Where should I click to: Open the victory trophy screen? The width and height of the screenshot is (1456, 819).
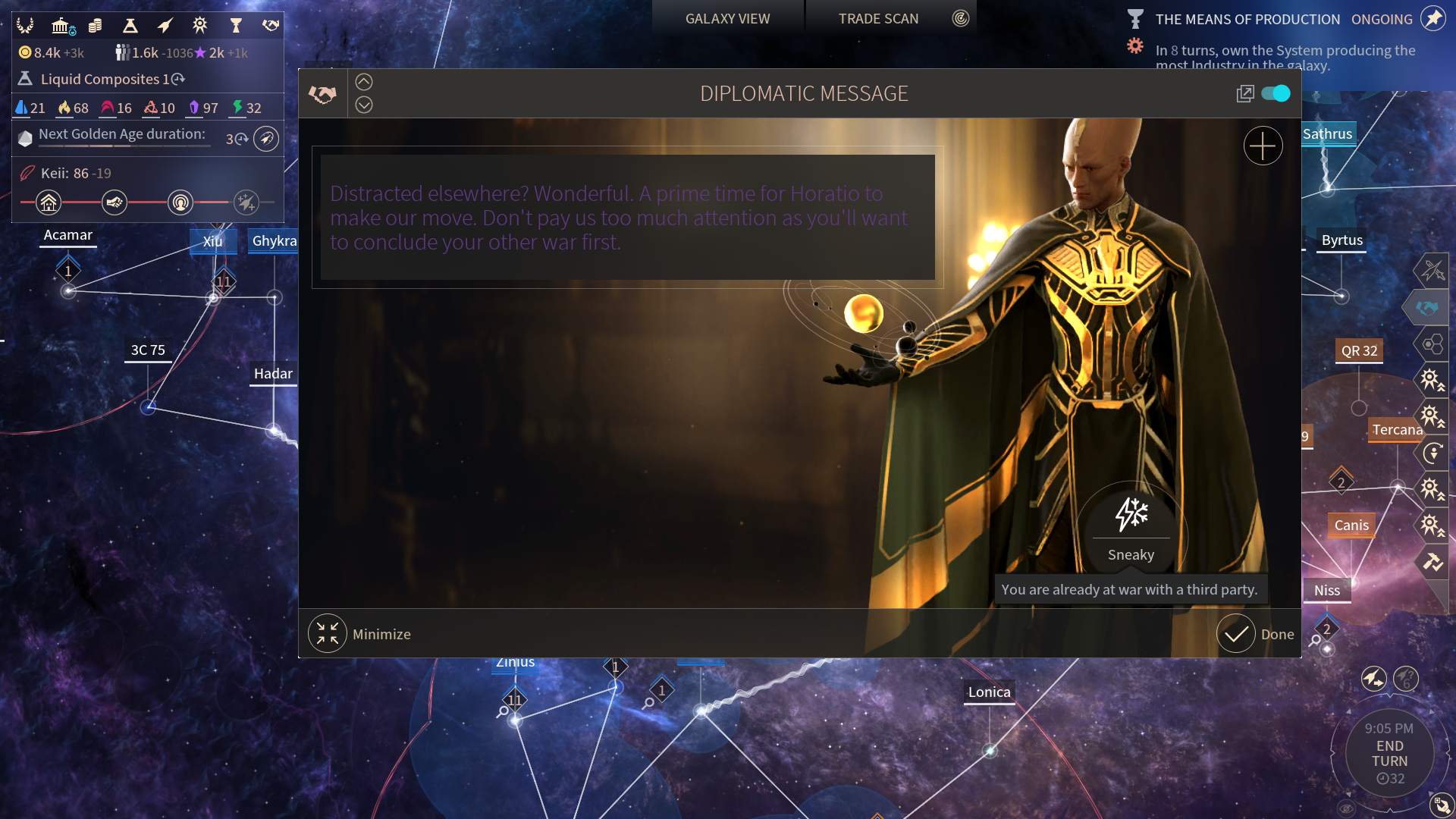point(236,26)
